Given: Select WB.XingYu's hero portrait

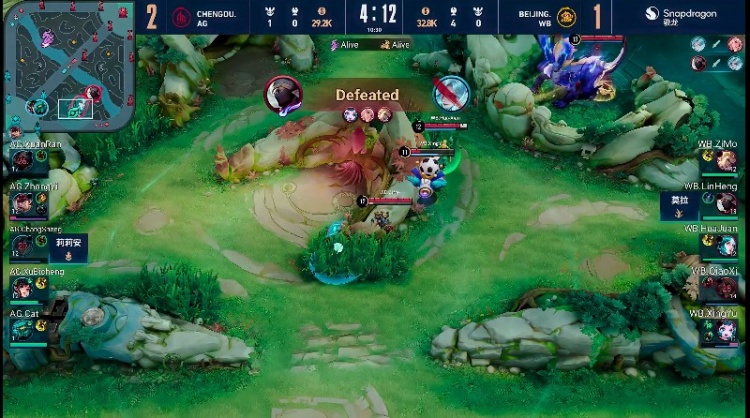Looking at the screenshot, I should [x=726, y=330].
